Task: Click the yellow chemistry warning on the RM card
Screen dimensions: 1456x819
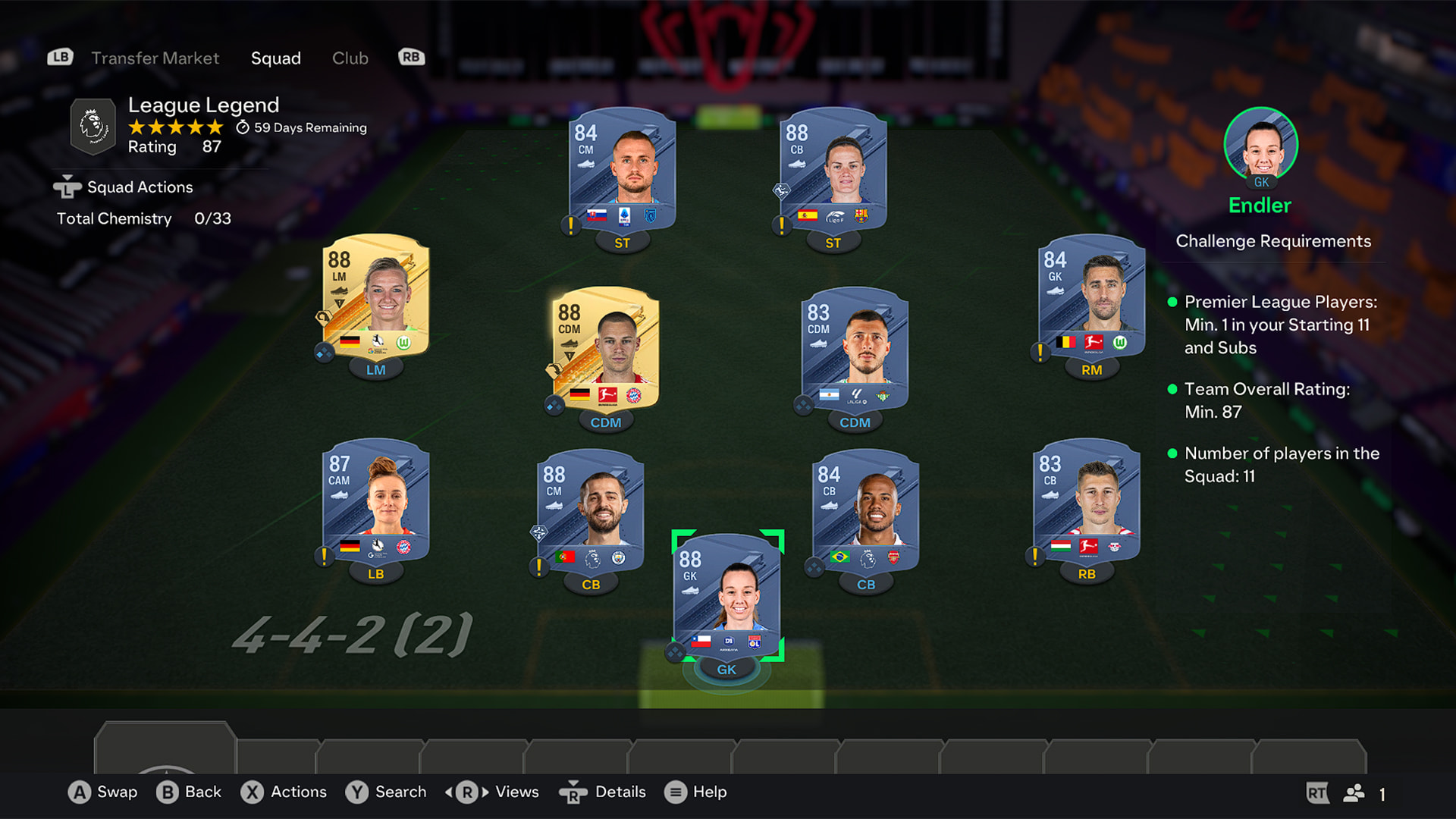Action: pos(1039,353)
